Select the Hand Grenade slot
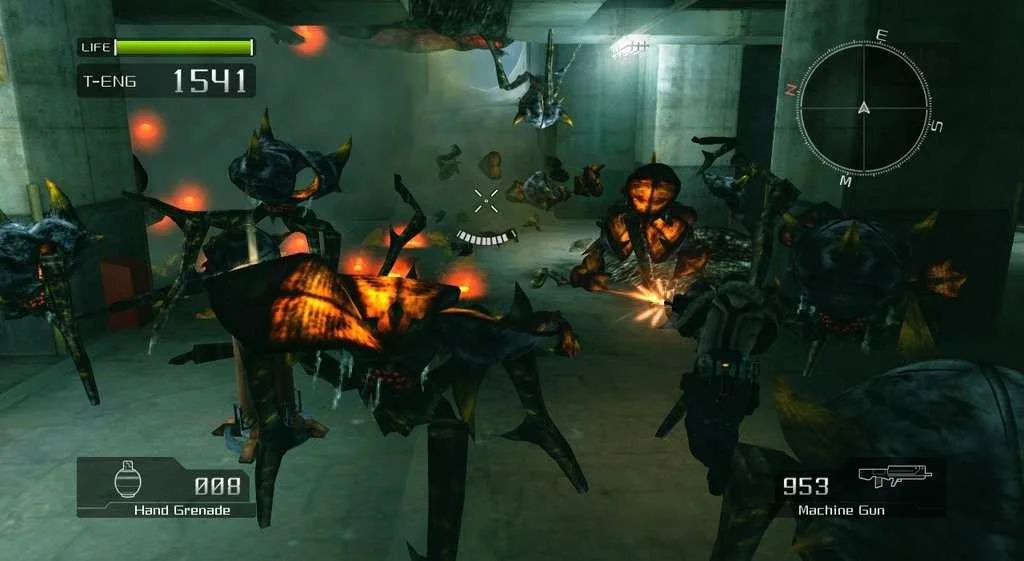This screenshot has height=561, width=1024. (x=166, y=488)
